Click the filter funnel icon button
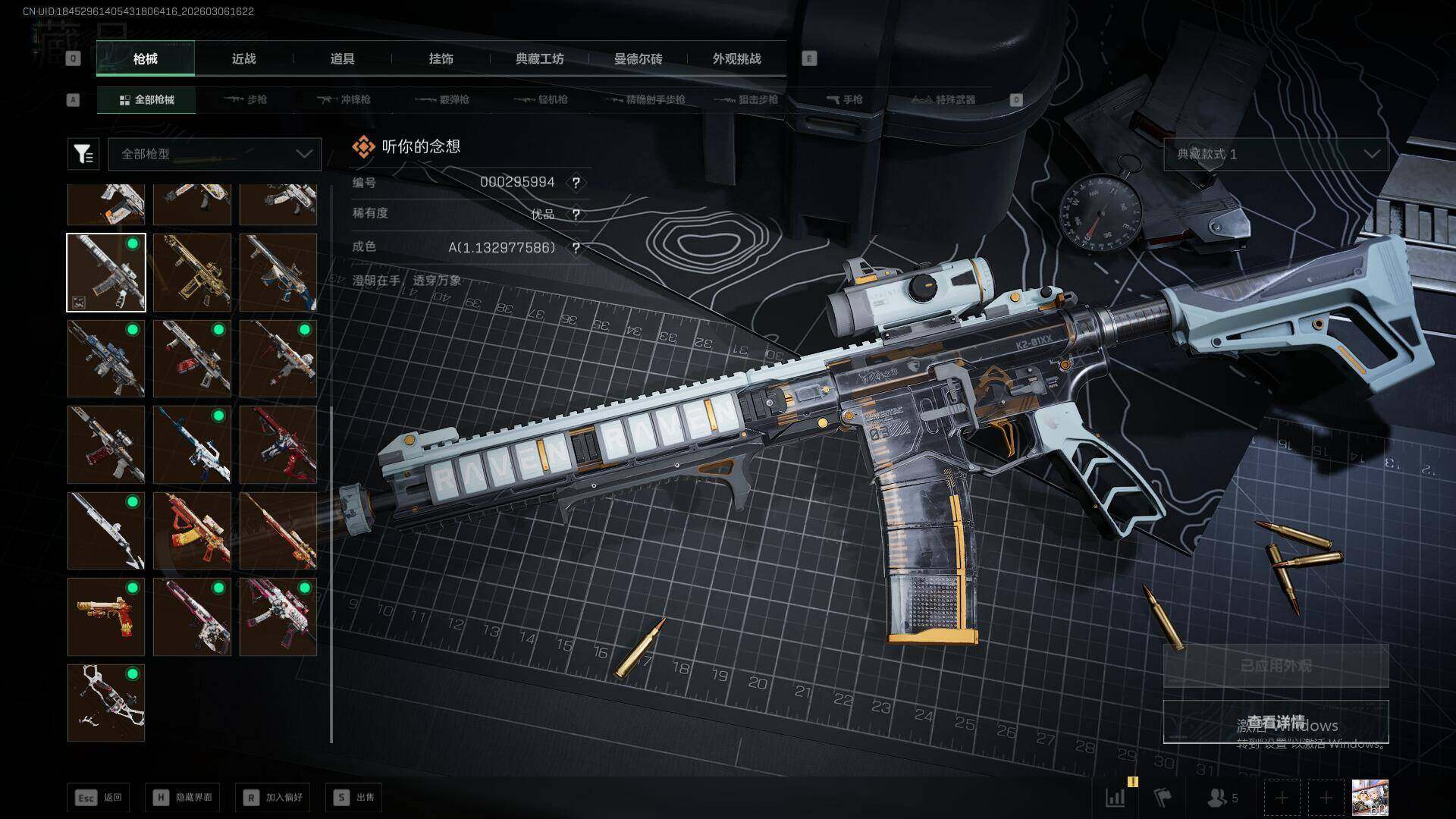The image size is (1456, 819). (83, 154)
